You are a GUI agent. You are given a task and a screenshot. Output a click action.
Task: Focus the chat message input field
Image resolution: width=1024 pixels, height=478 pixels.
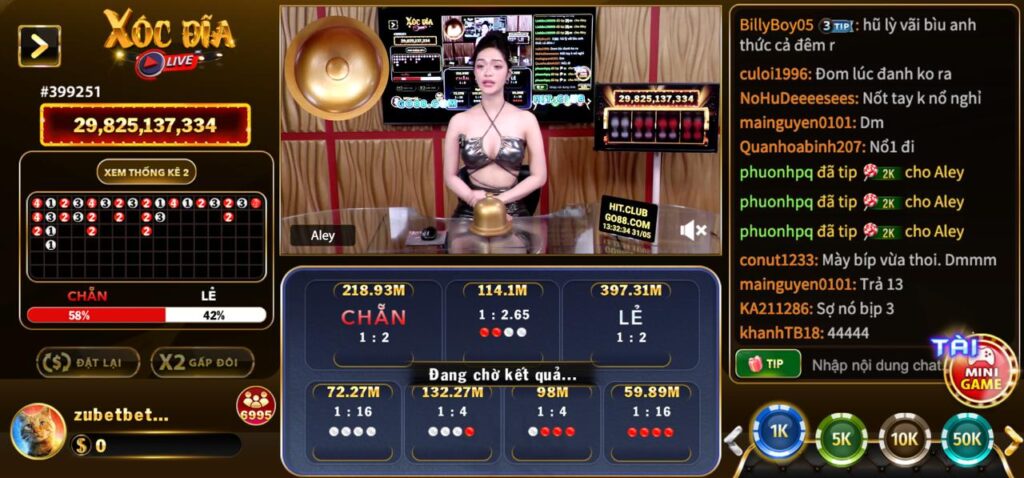point(870,365)
